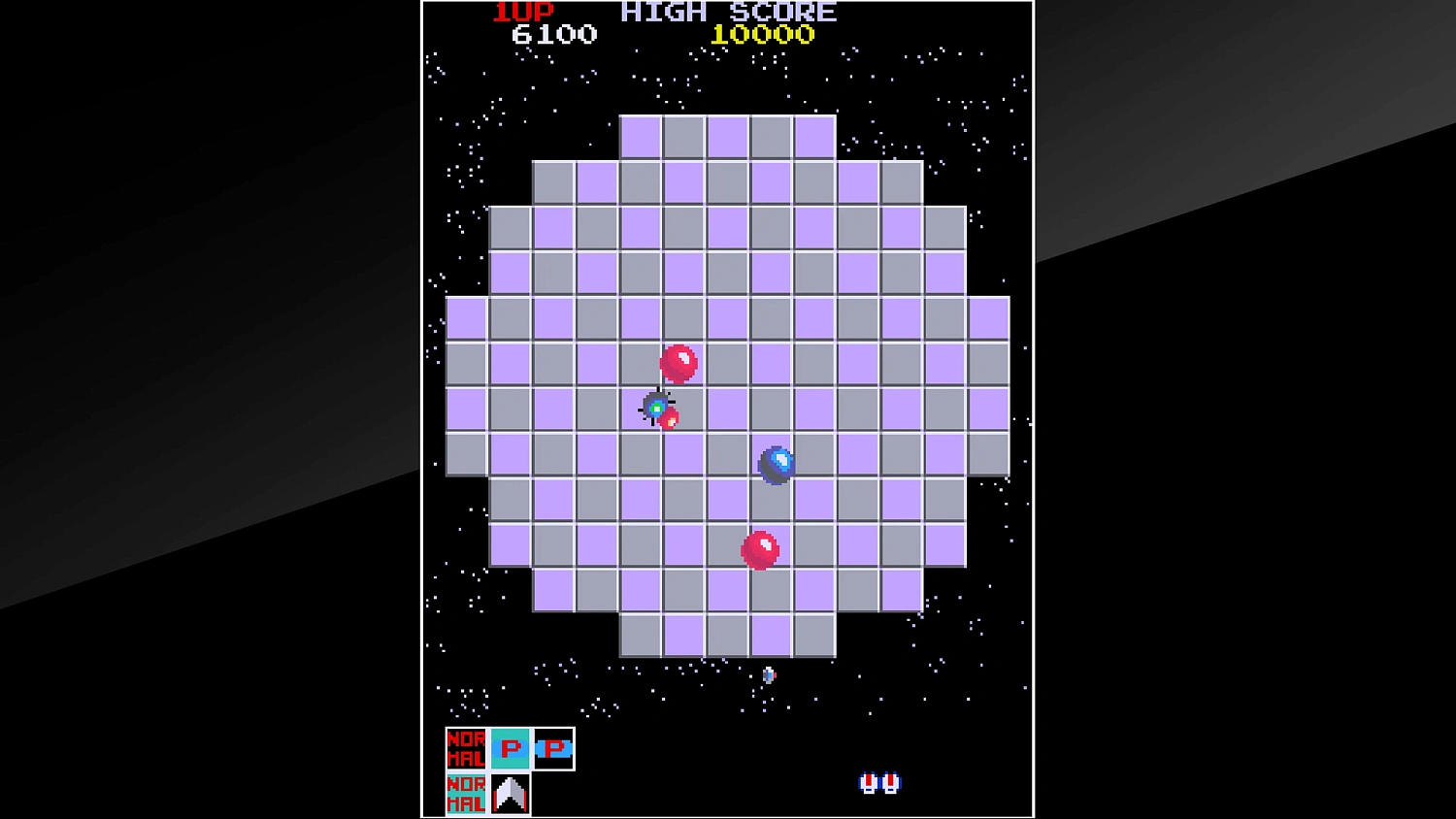The height and width of the screenshot is (819, 1456).
Task: Click the 1UP label
Action: click(521, 12)
